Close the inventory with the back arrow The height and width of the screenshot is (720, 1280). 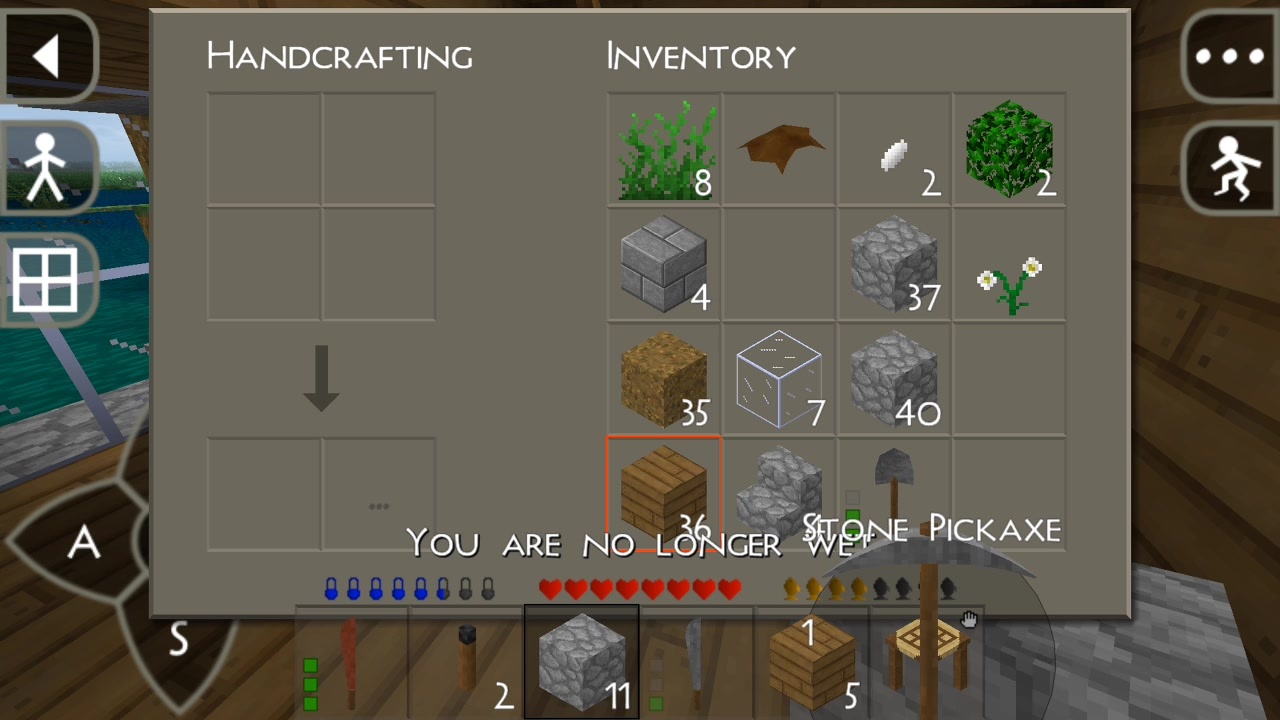(x=48, y=56)
